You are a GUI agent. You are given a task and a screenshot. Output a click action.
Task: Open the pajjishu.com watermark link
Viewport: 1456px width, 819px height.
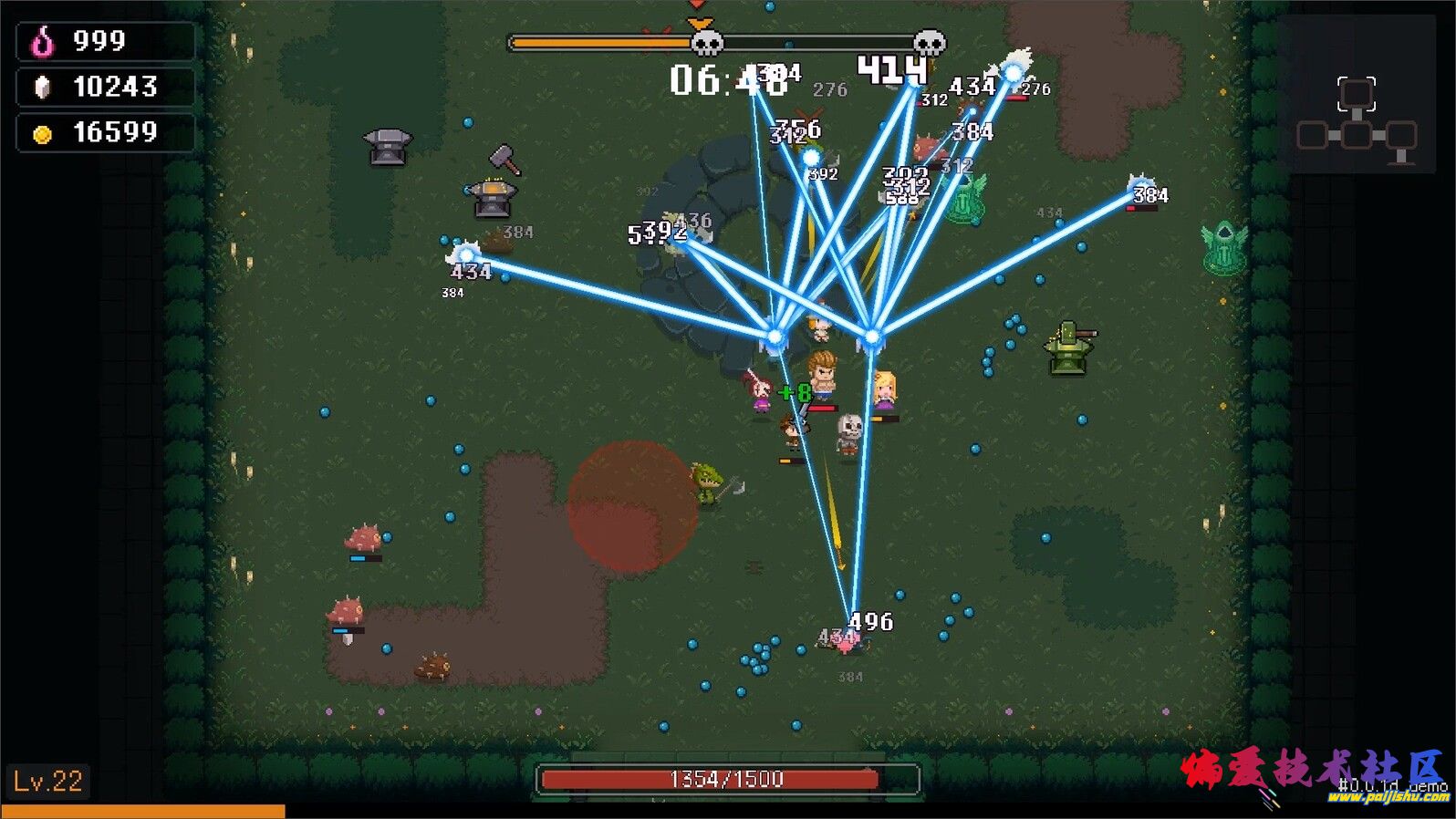pyautogui.click(x=1388, y=798)
